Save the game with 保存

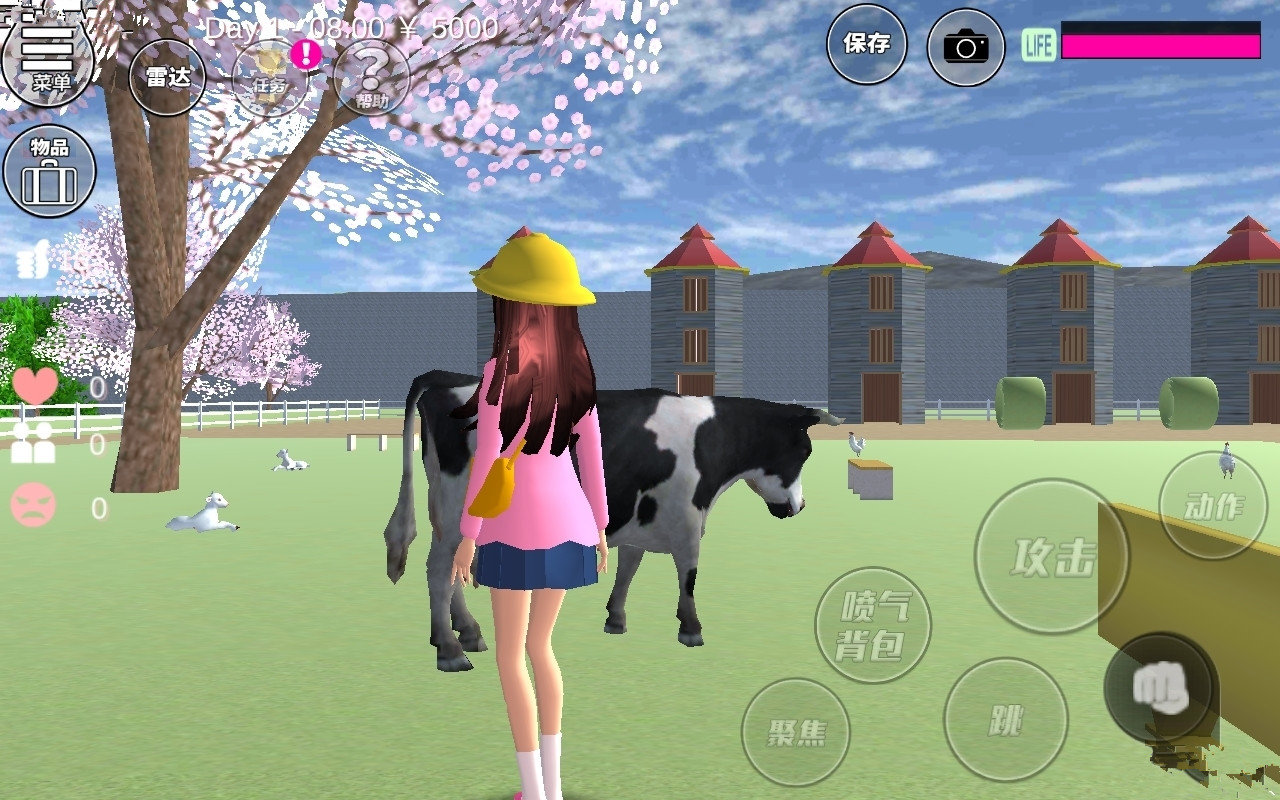(x=866, y=44)
